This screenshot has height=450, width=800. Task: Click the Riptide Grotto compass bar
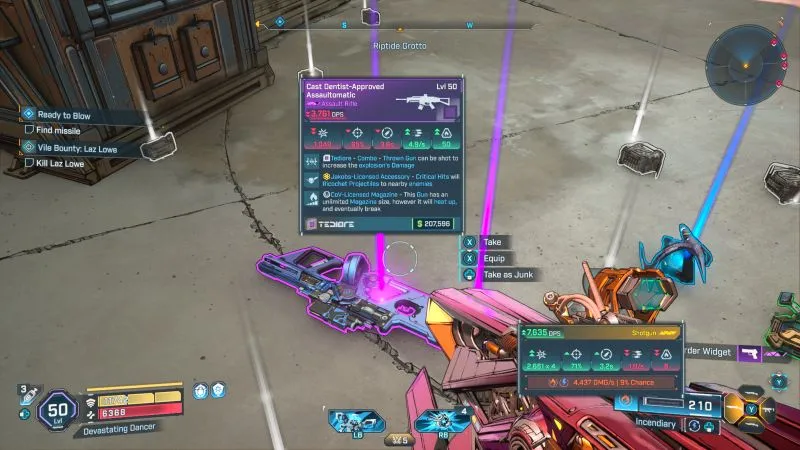(x=400, y=24)
